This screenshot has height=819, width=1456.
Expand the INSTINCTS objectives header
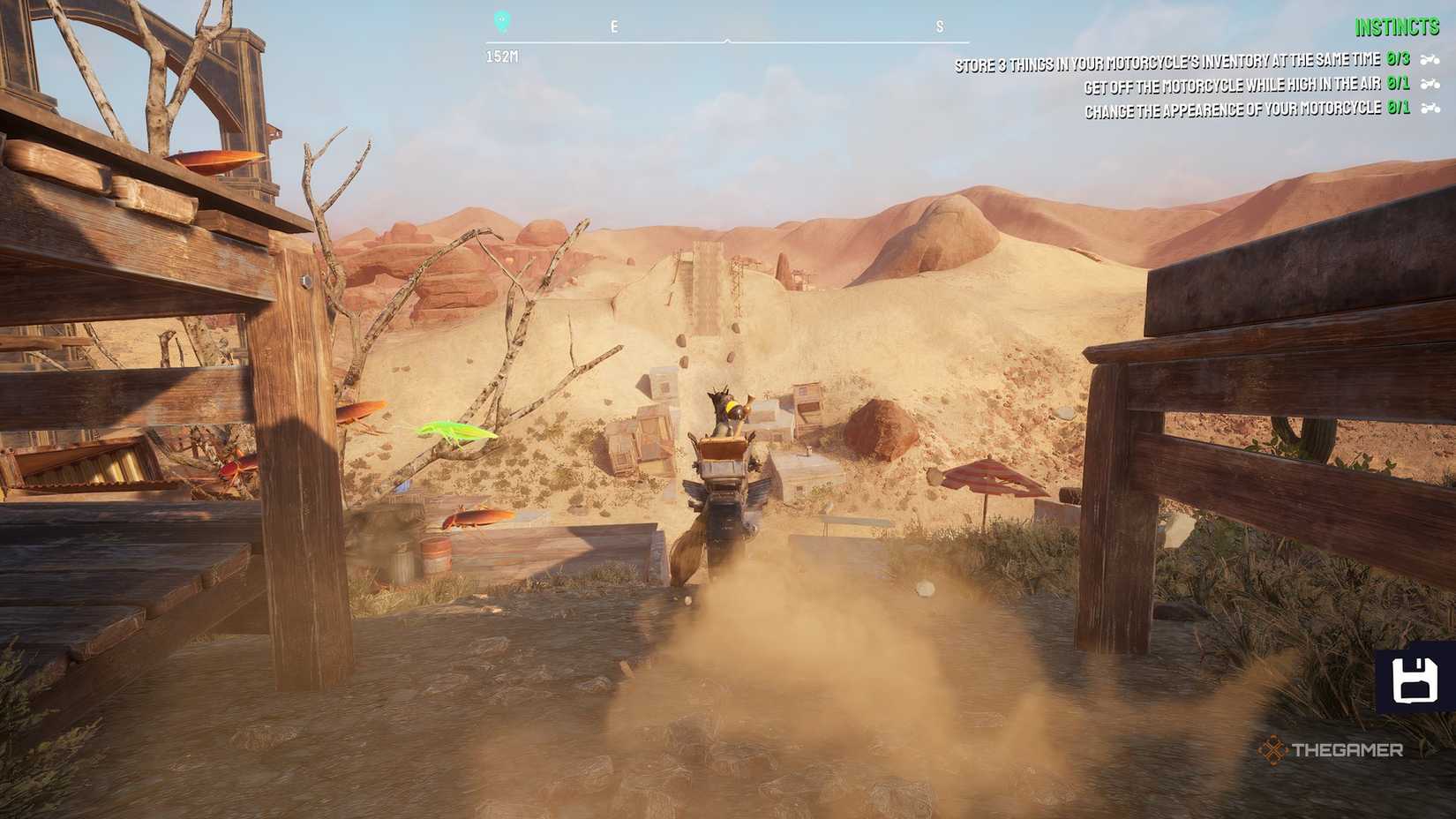(1397, 26)
